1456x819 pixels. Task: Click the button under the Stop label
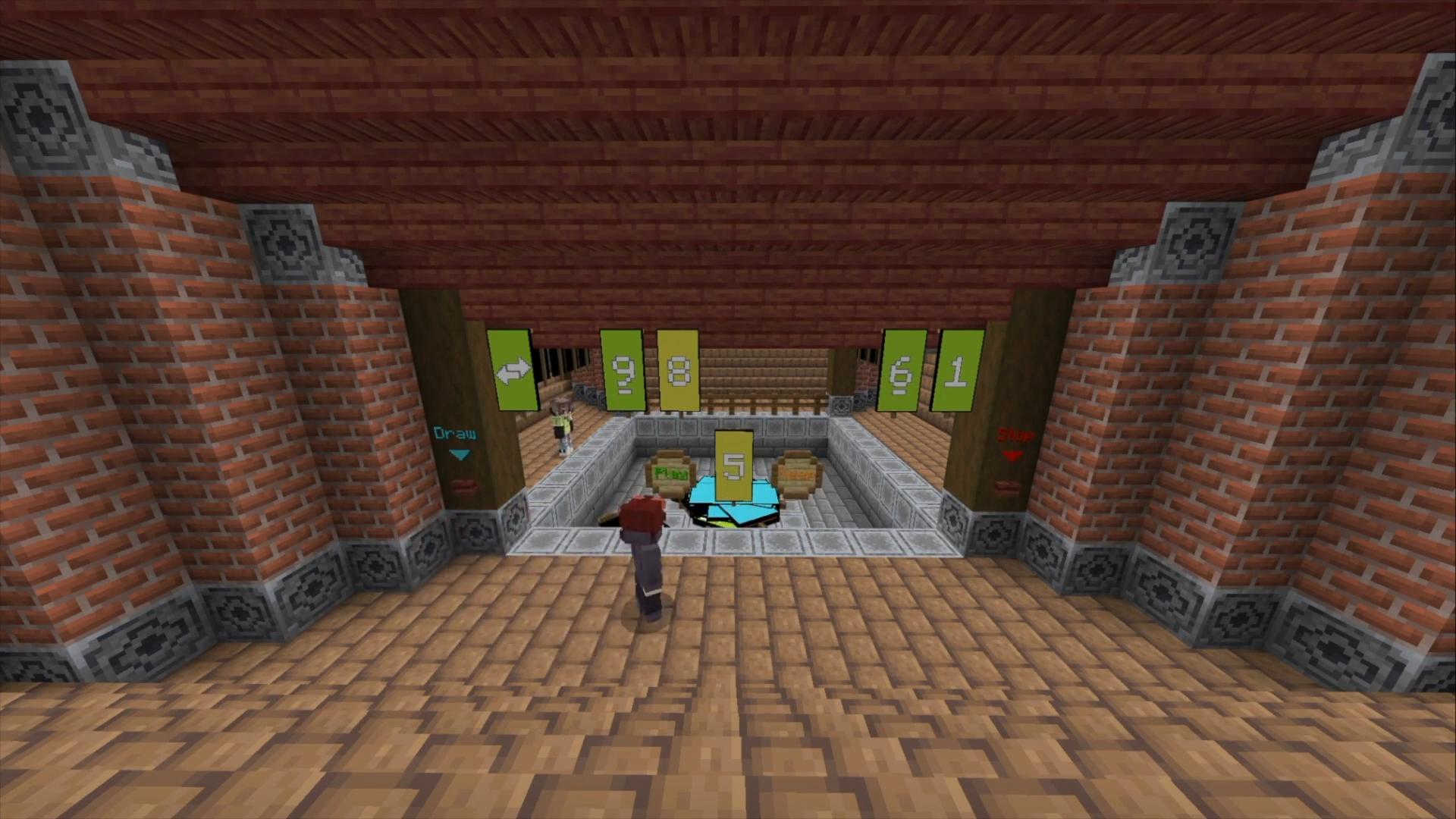[x=1008, y=486]
